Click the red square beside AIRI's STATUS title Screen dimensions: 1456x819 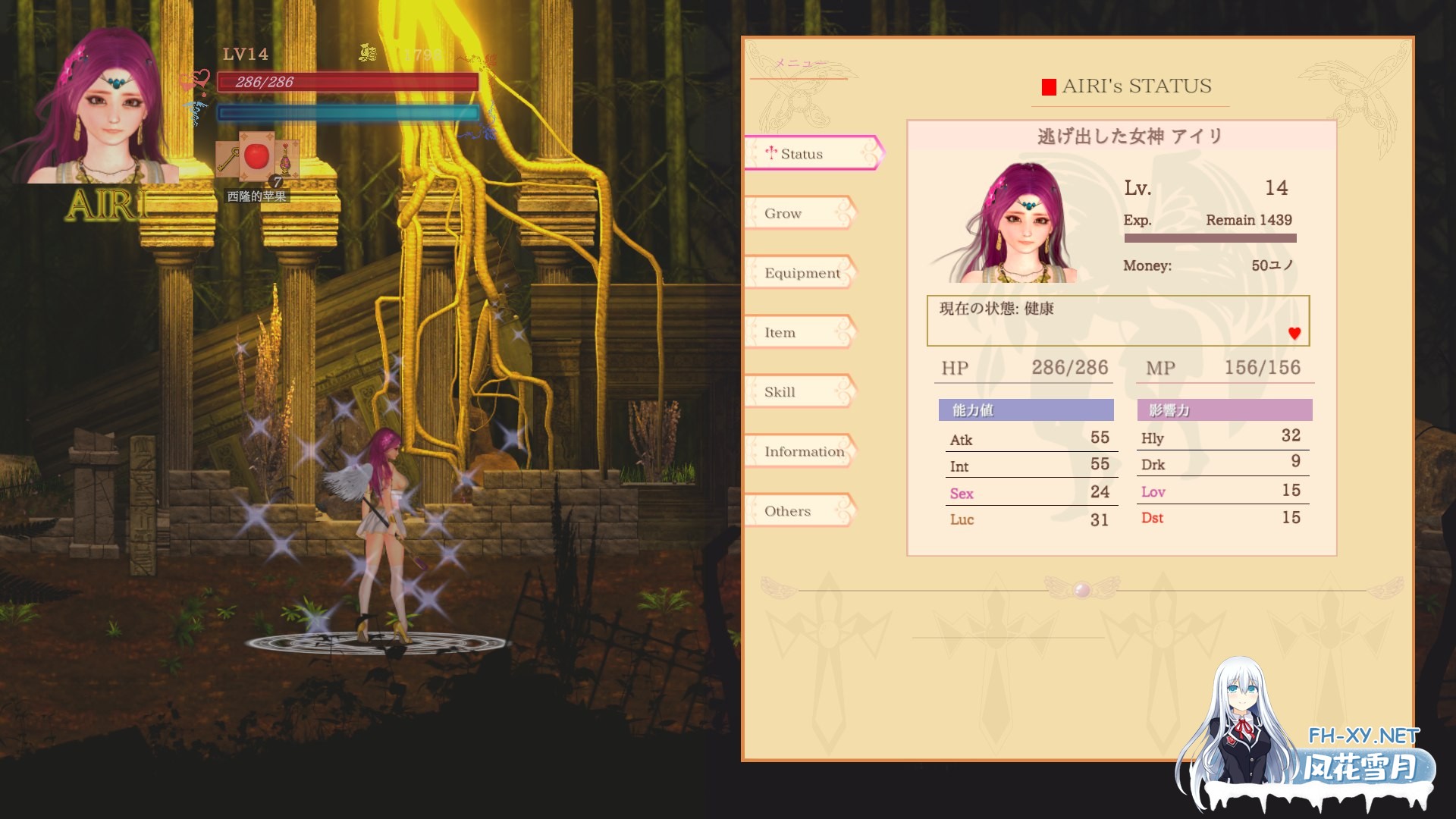click(1049, 85)
